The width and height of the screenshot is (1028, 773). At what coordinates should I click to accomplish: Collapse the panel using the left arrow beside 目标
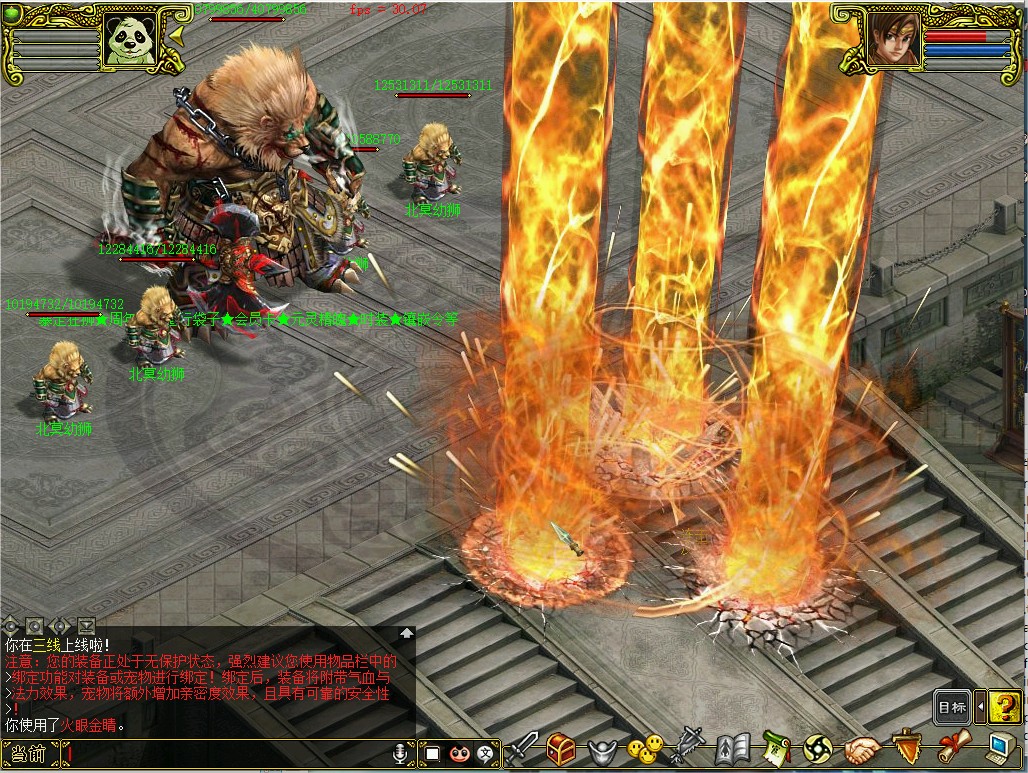pos(980,707)
